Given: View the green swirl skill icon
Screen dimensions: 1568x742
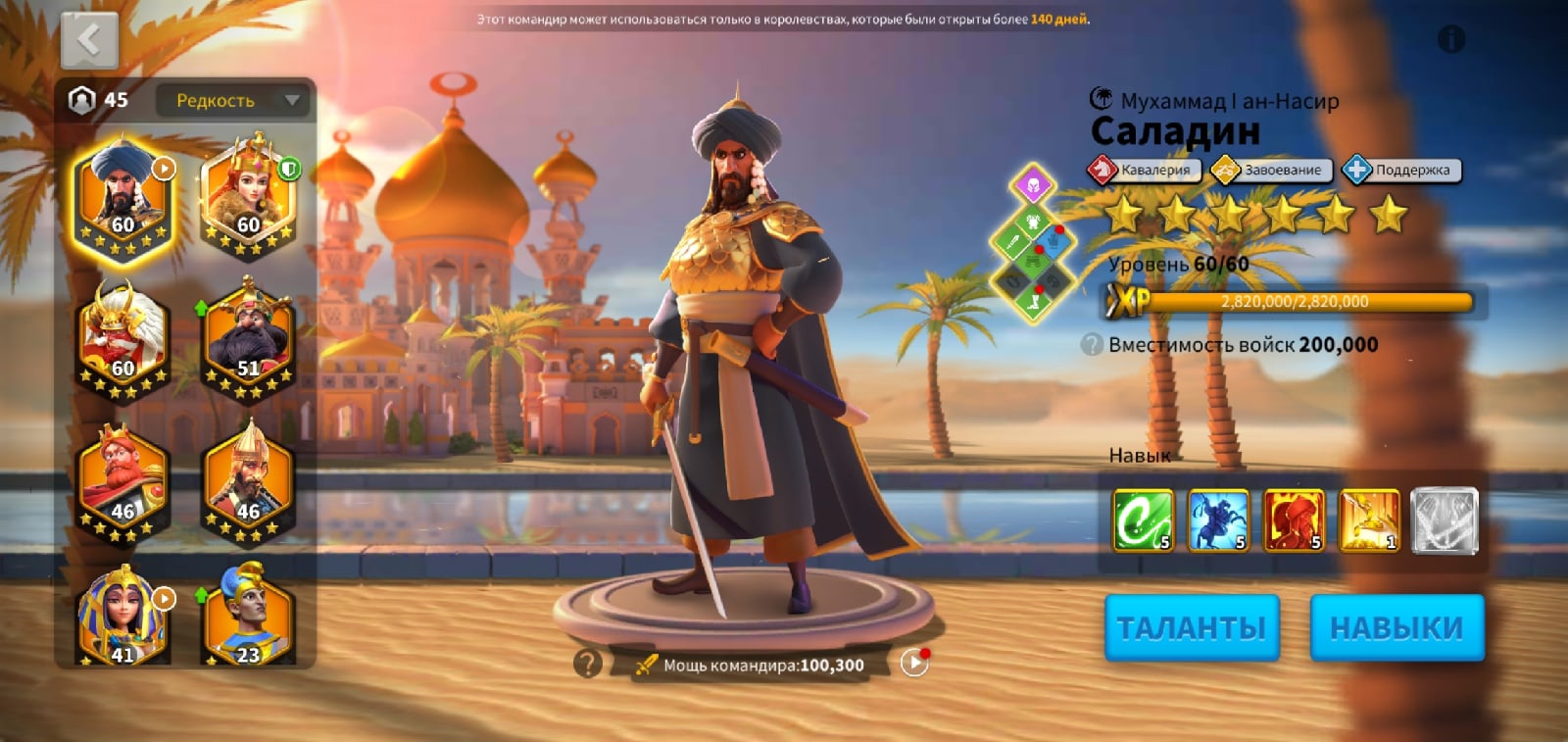Looking at the screenshot, I should tap(1143, 519).
